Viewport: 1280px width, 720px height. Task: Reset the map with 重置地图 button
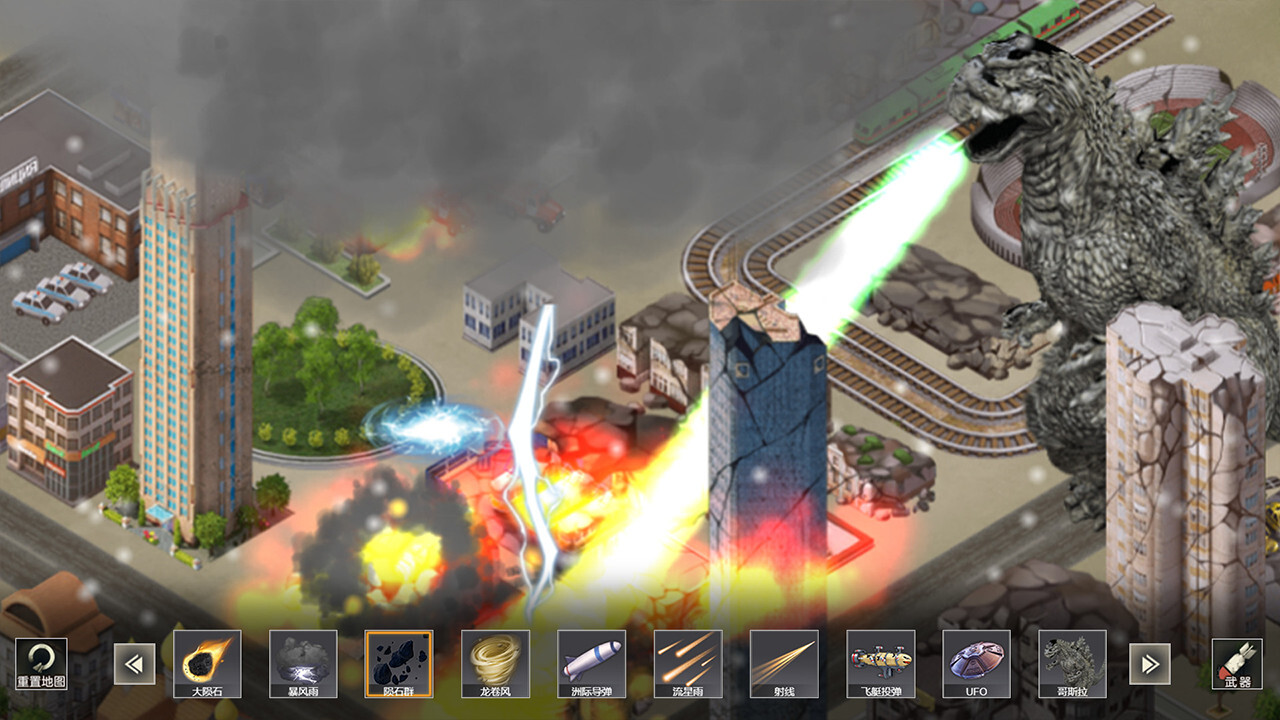41,663
